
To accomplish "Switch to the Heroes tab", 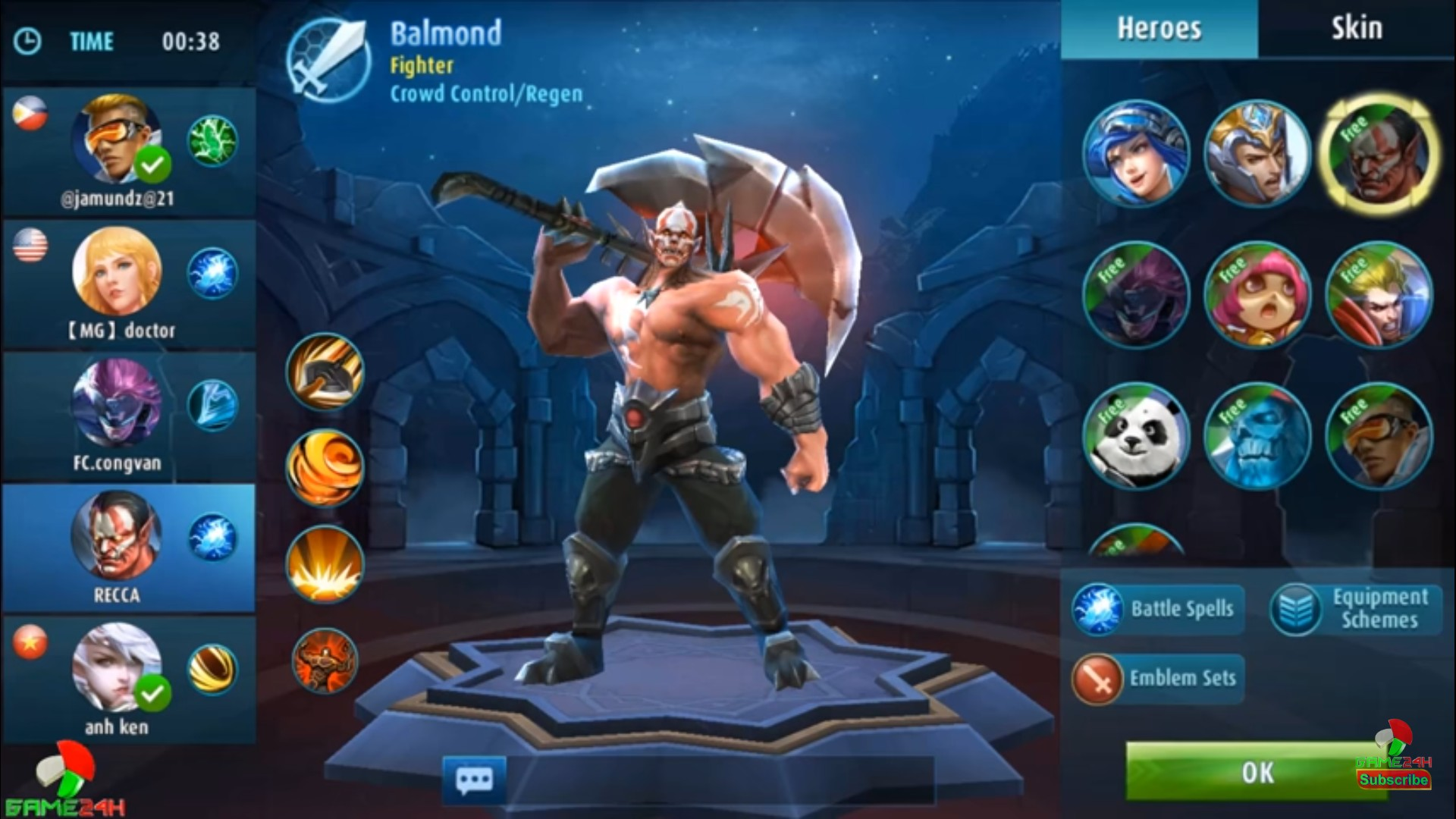I will pos(1158,28).
